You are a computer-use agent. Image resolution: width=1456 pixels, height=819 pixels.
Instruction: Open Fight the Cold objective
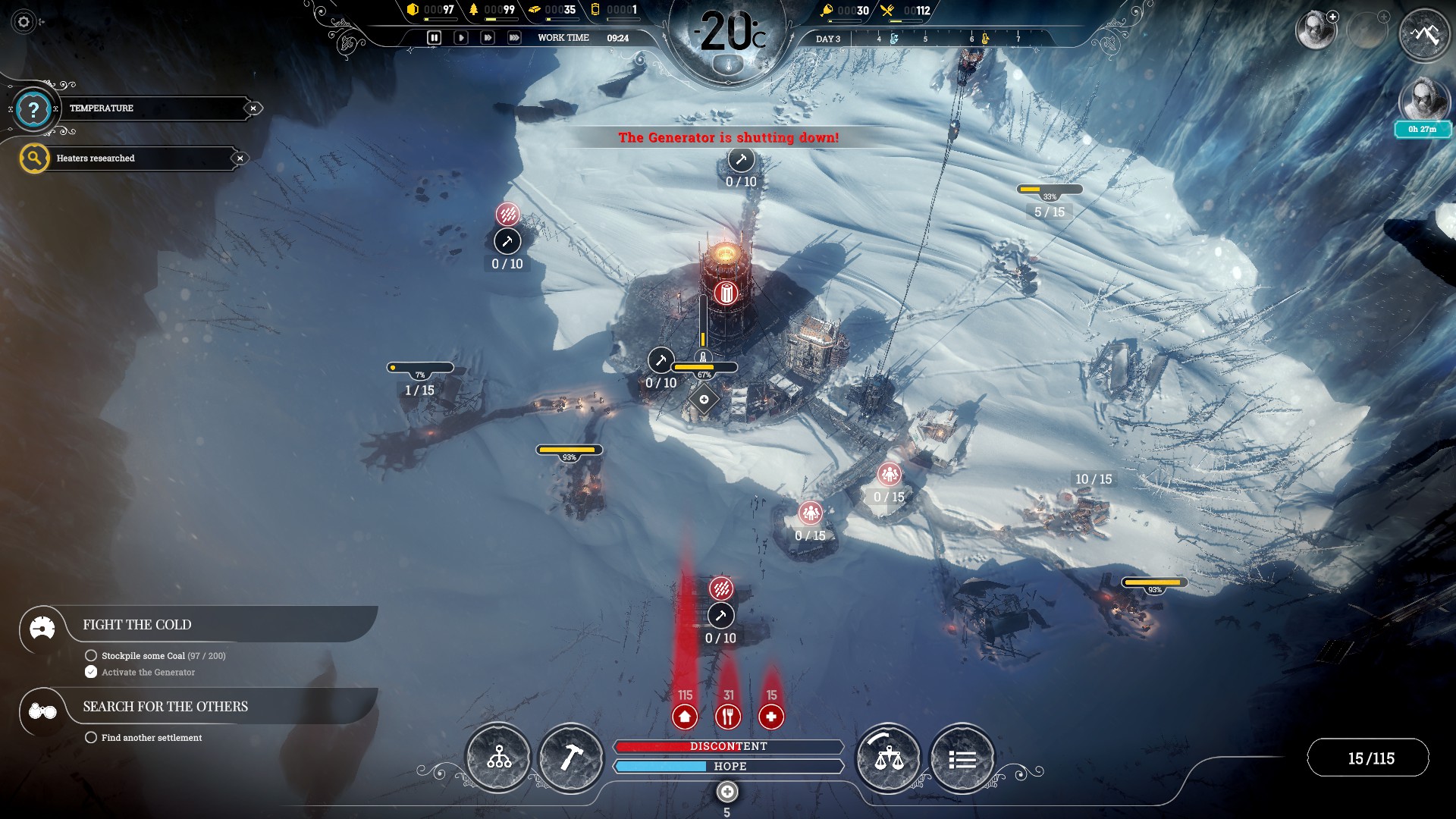coord(137,625)
